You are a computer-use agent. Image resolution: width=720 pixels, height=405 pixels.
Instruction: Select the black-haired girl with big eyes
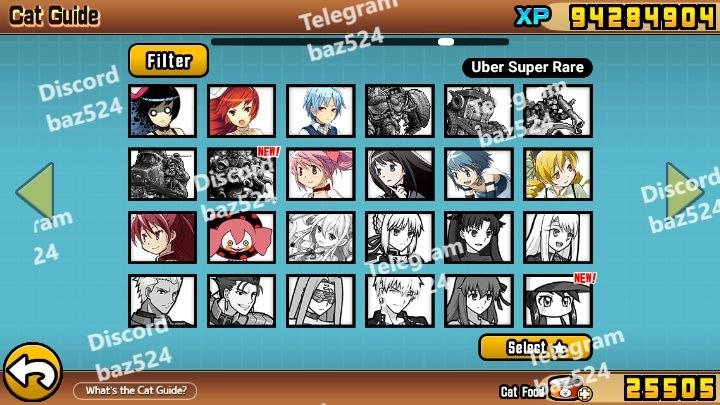tap(163, 110)
